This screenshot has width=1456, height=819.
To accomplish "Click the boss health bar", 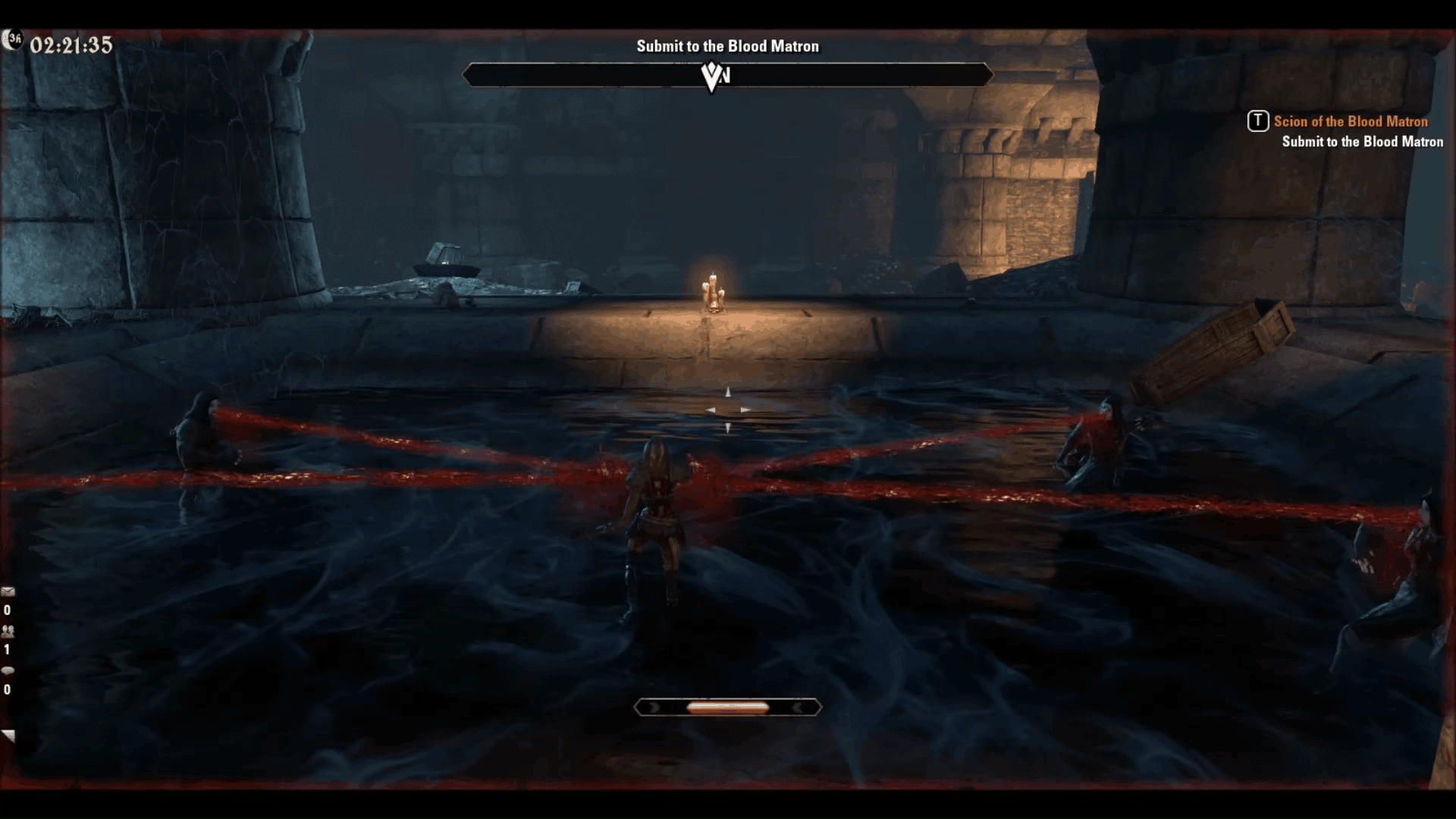I will coord(728,76).
